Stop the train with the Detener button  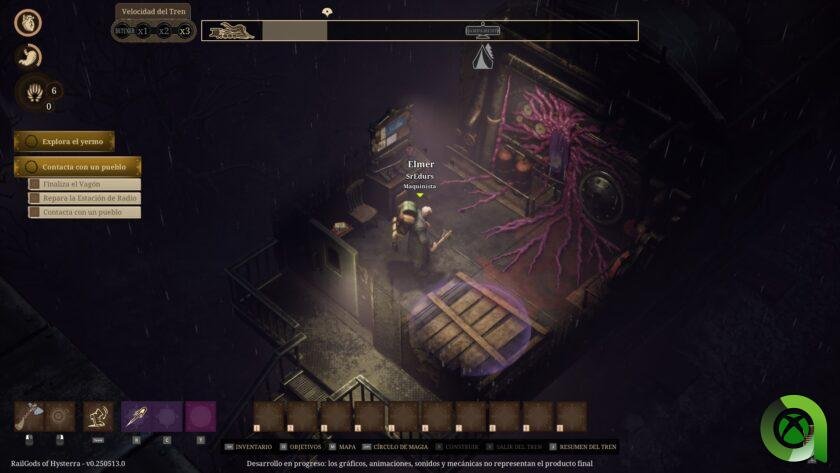pyautogui.click(x=124, y=30)
